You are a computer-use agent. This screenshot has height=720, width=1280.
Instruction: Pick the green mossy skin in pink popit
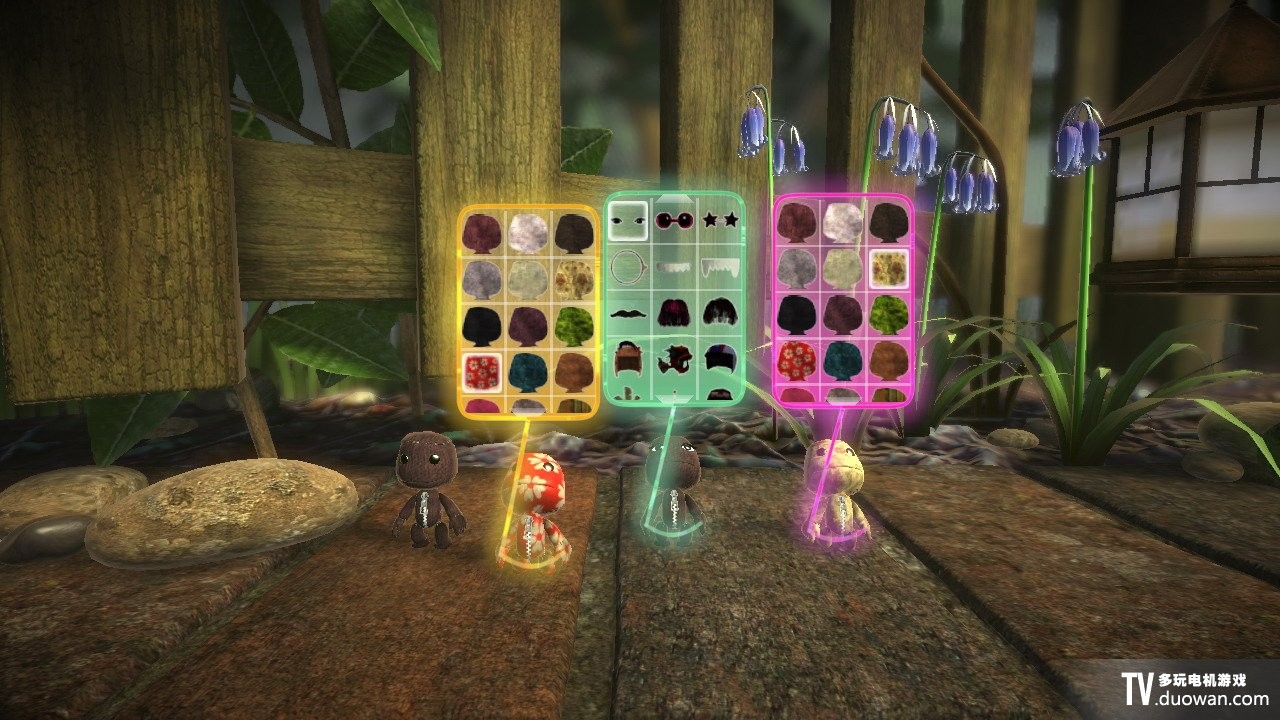click(888, 312)
